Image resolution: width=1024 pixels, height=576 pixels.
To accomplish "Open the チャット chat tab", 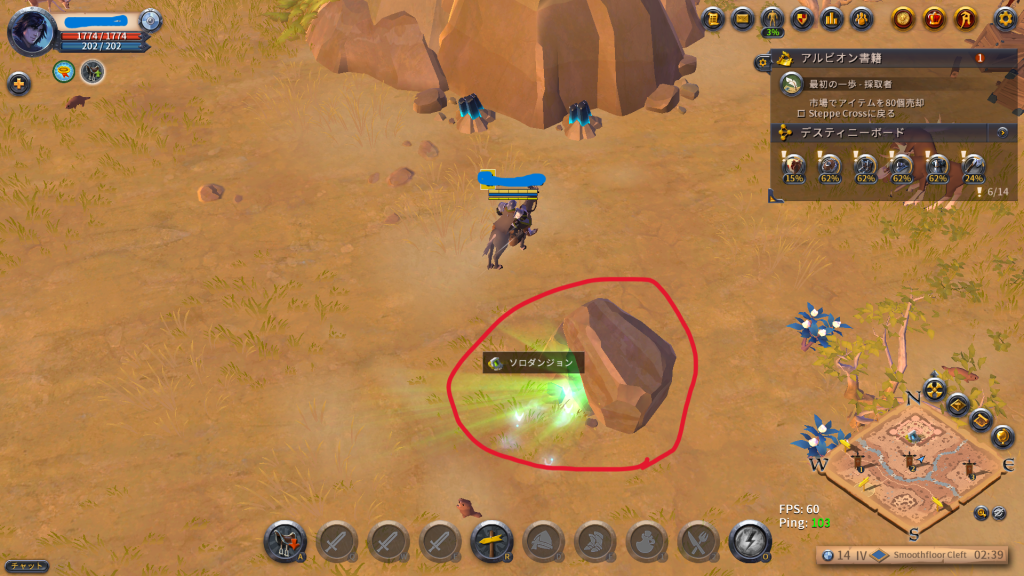I will [x=24, y=566].
